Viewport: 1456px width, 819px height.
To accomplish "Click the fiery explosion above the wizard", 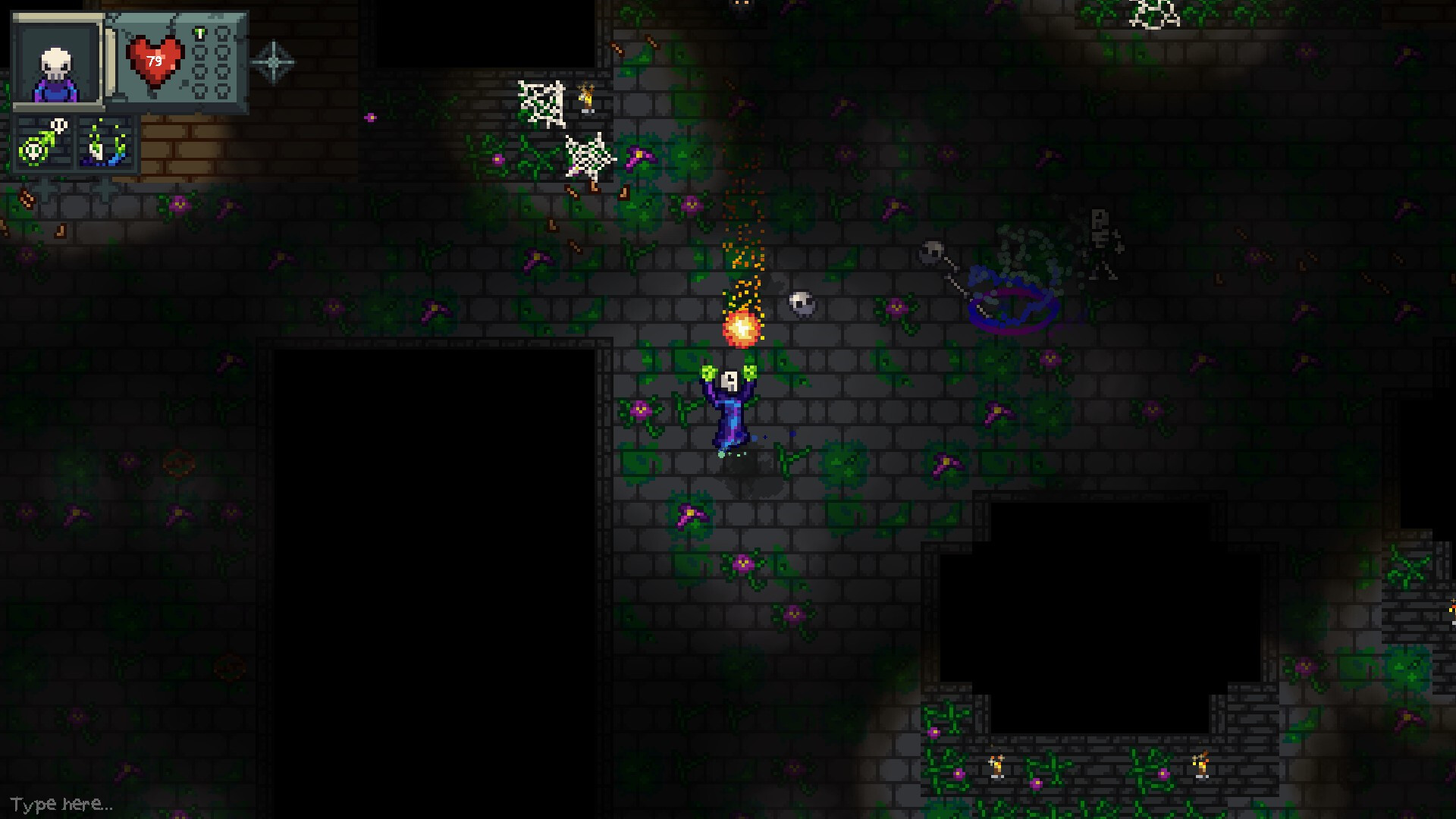I will (x=741, y=330).
